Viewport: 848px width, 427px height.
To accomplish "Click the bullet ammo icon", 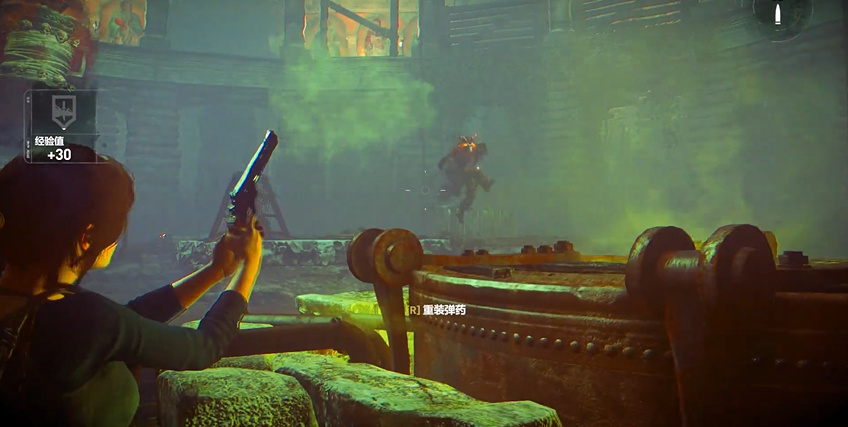I will pos(779,14).
